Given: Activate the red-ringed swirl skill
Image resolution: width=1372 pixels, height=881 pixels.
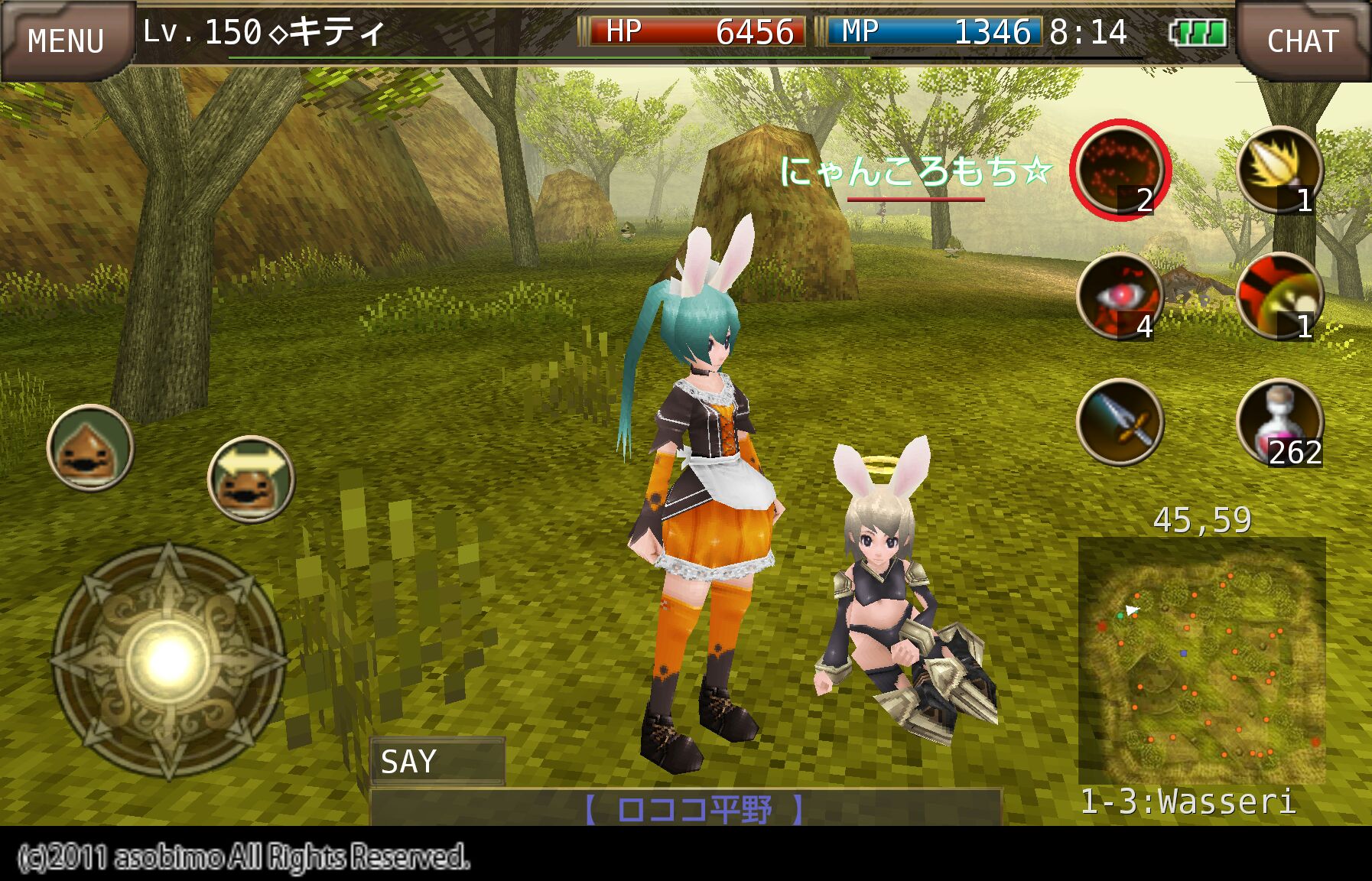Looking at the screenshot, I should pos(1120,169).
